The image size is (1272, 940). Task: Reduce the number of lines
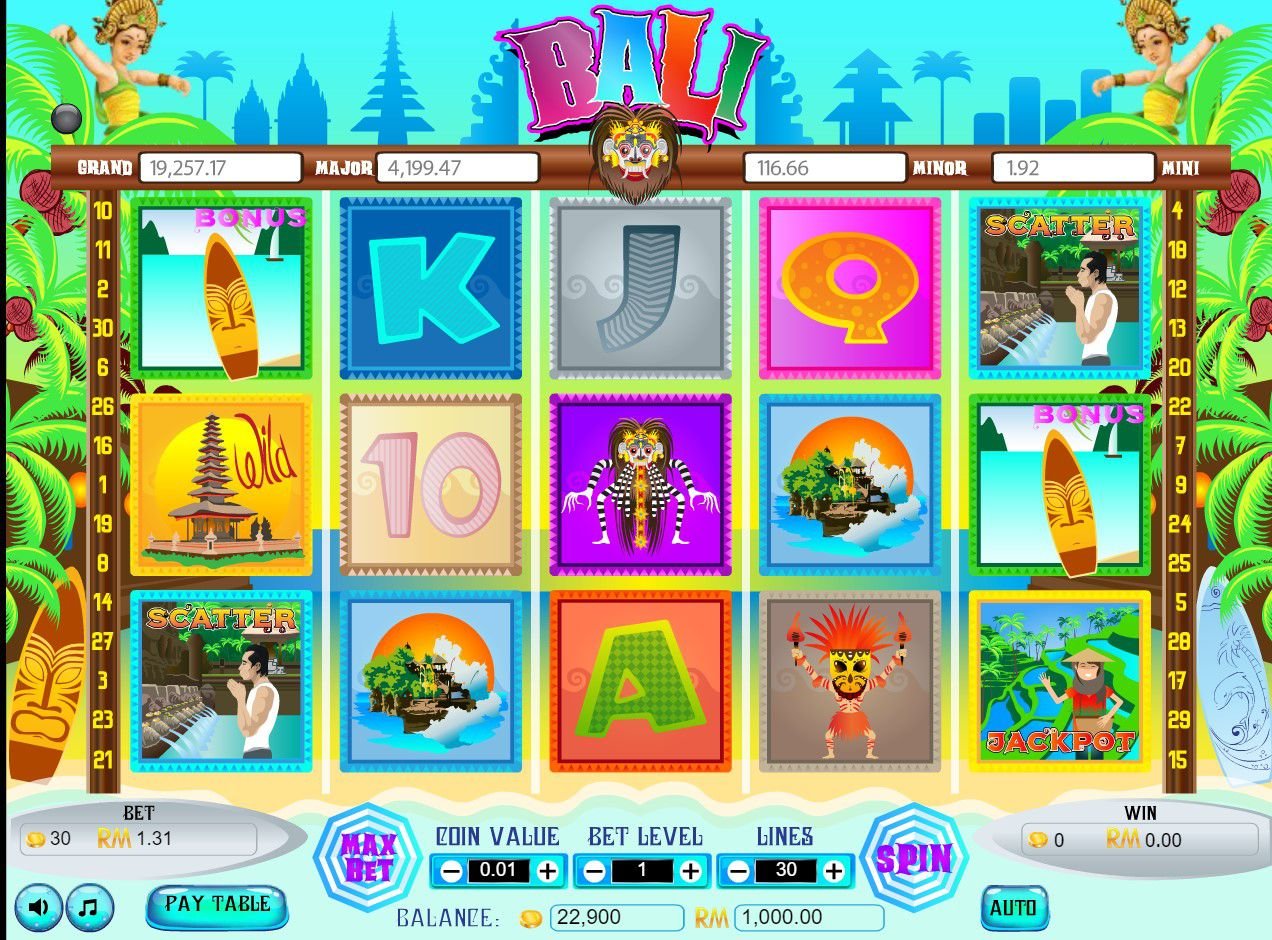click(738, 871)
